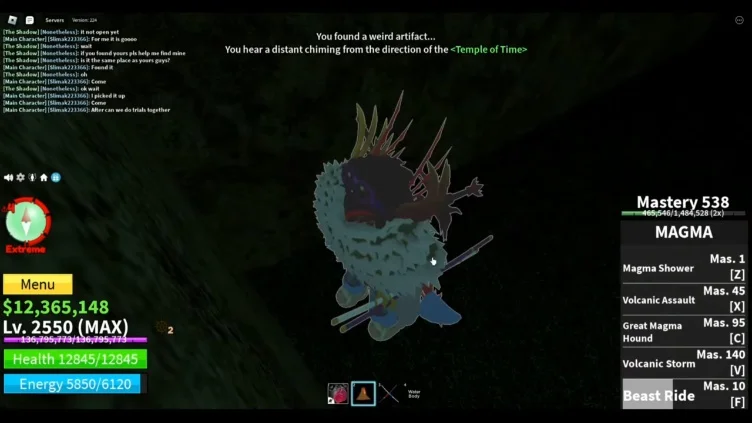
Task: Open the yellow Menu button
Action: tap(38, 285)
